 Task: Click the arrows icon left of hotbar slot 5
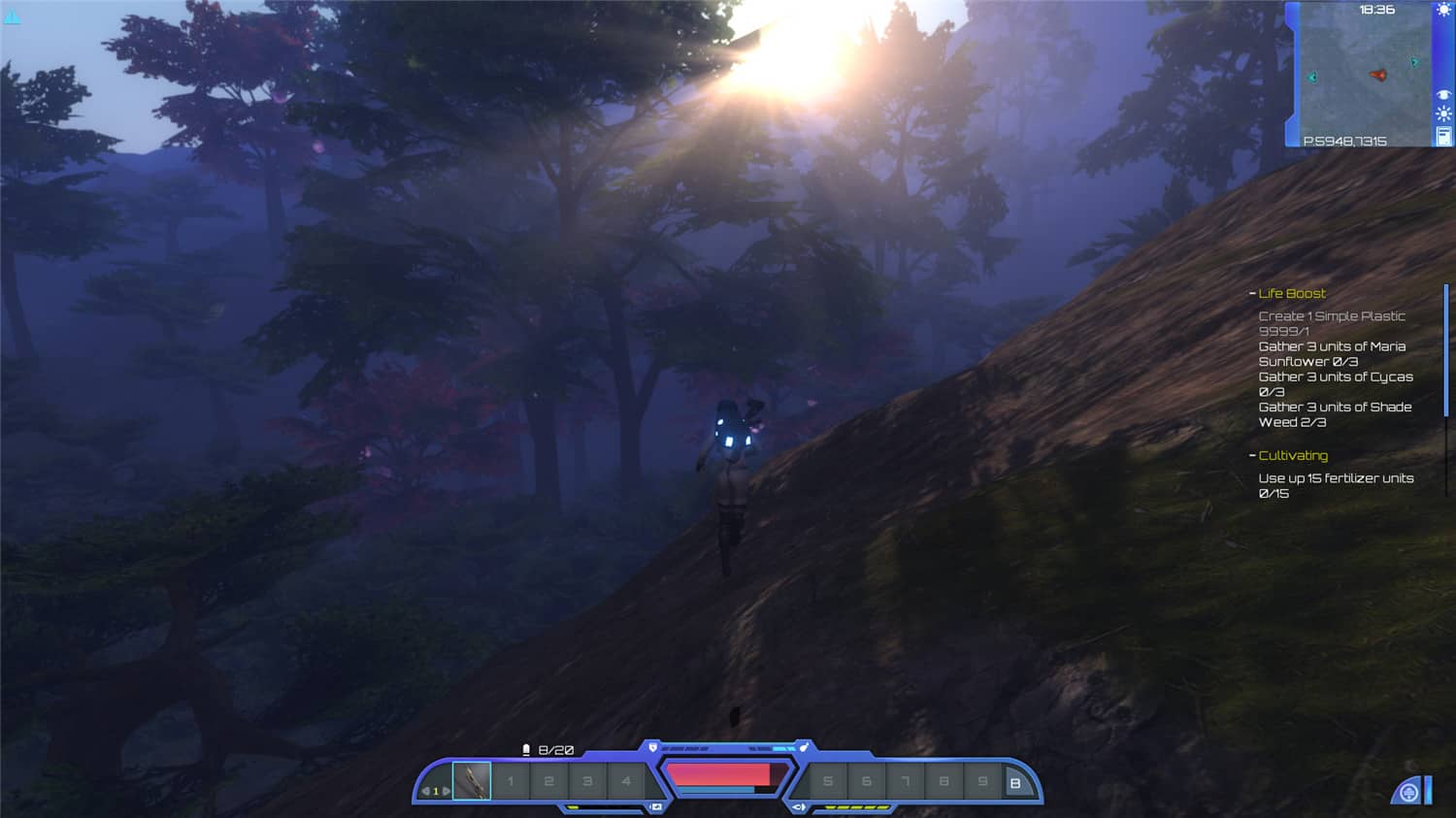pyautogui.click(x=798, y=806)
